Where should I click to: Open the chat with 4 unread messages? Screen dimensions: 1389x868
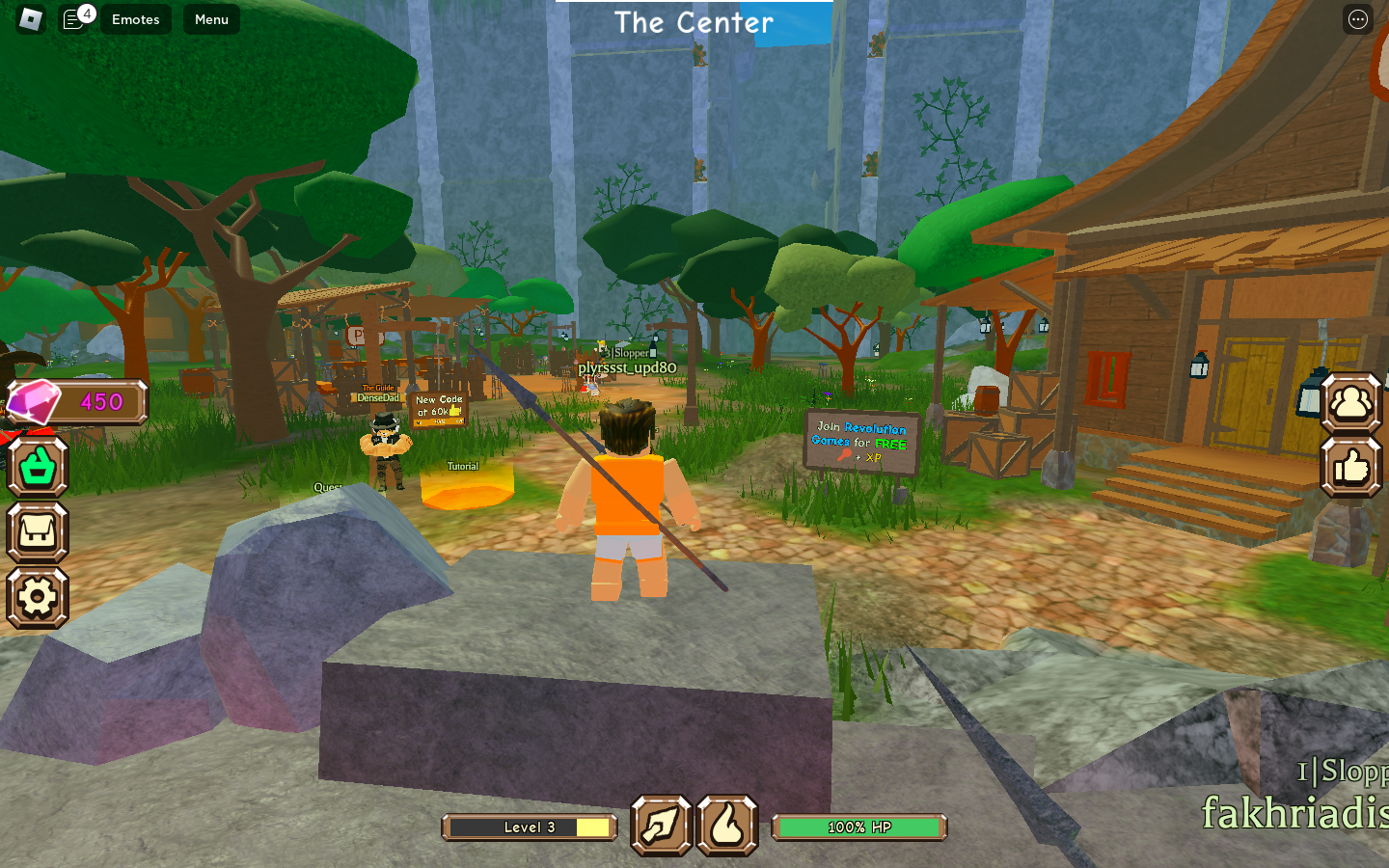(74, 19)
